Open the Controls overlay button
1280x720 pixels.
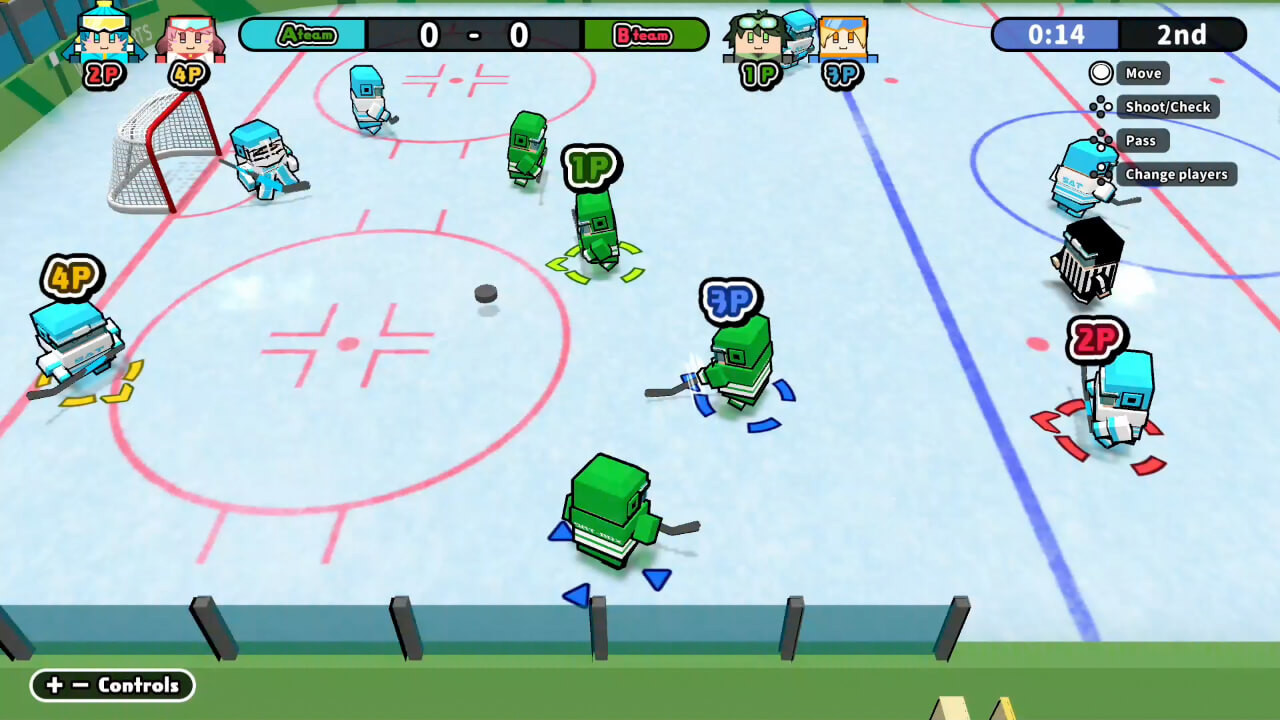click(x=112, y=685)
